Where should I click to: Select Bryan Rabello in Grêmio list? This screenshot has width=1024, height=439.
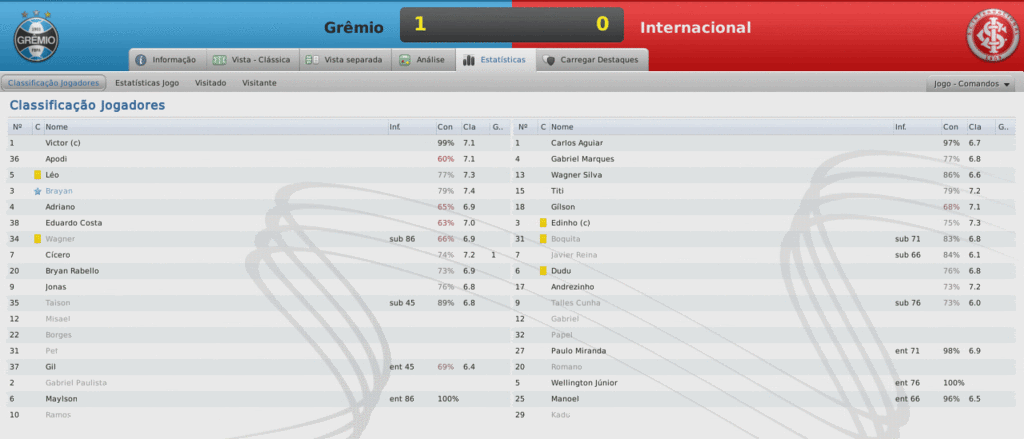[76, 270]
